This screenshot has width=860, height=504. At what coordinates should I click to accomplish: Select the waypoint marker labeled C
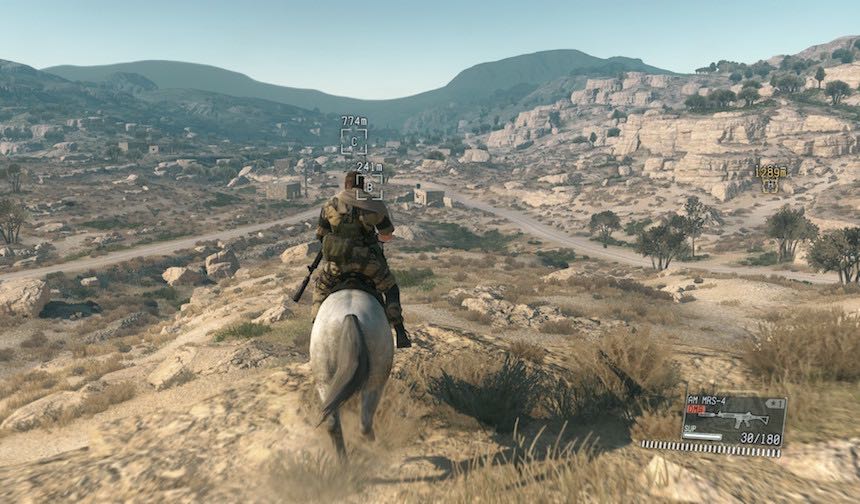[x=353, y=141]
